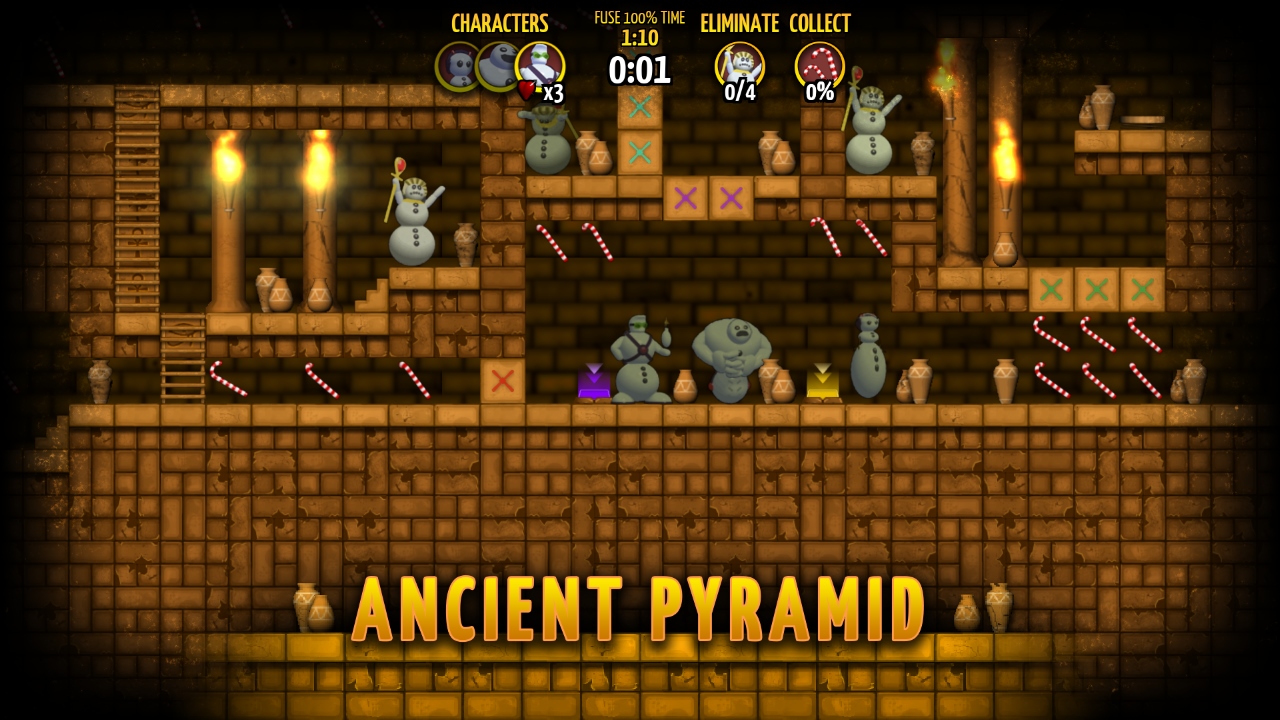Viewport: 1280px width, 720px height.
Task: Open the CHARACTERS heading
Action: pos(499,24)
